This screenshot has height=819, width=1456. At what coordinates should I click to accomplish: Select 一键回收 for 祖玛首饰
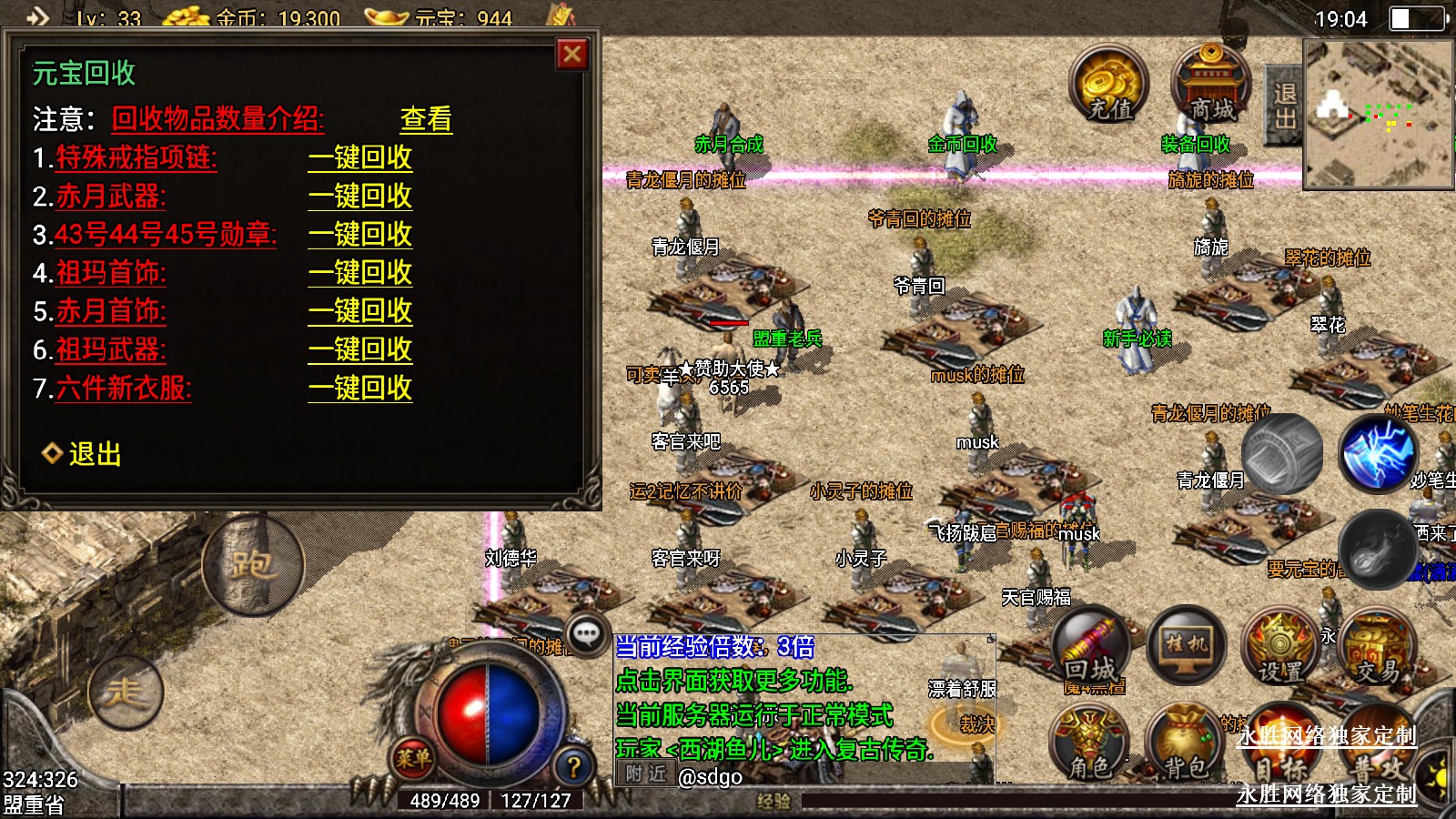tap(360, 273)
